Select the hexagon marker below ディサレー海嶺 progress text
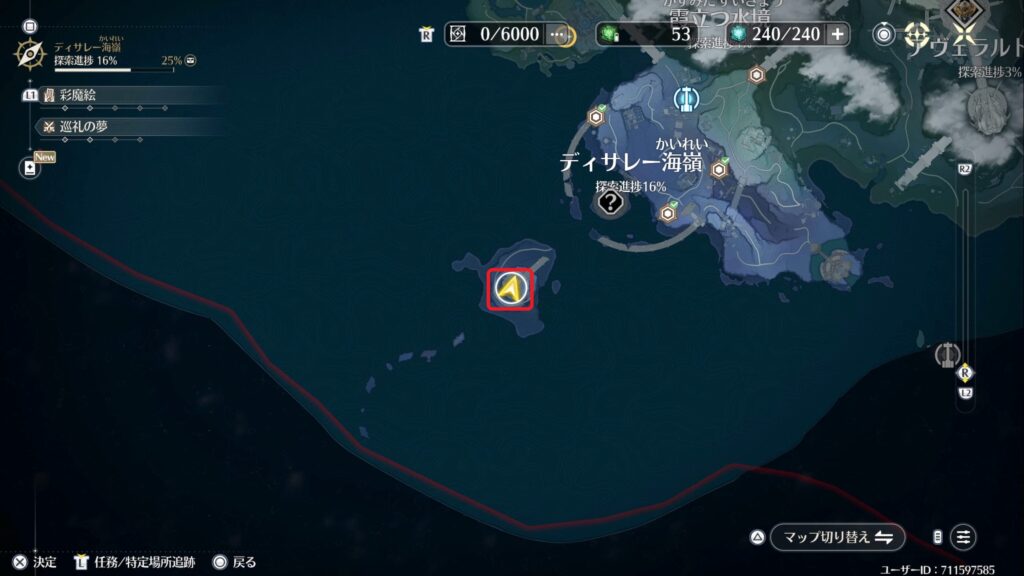Viewport: 1024px width, 576px height. click(668, 212)
